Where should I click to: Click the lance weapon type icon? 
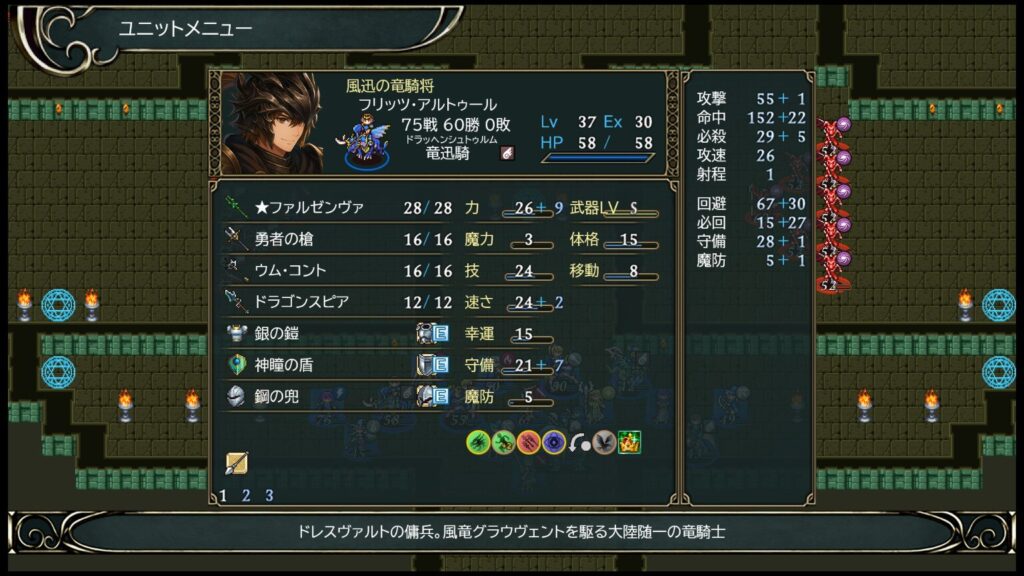click(237, 463)
